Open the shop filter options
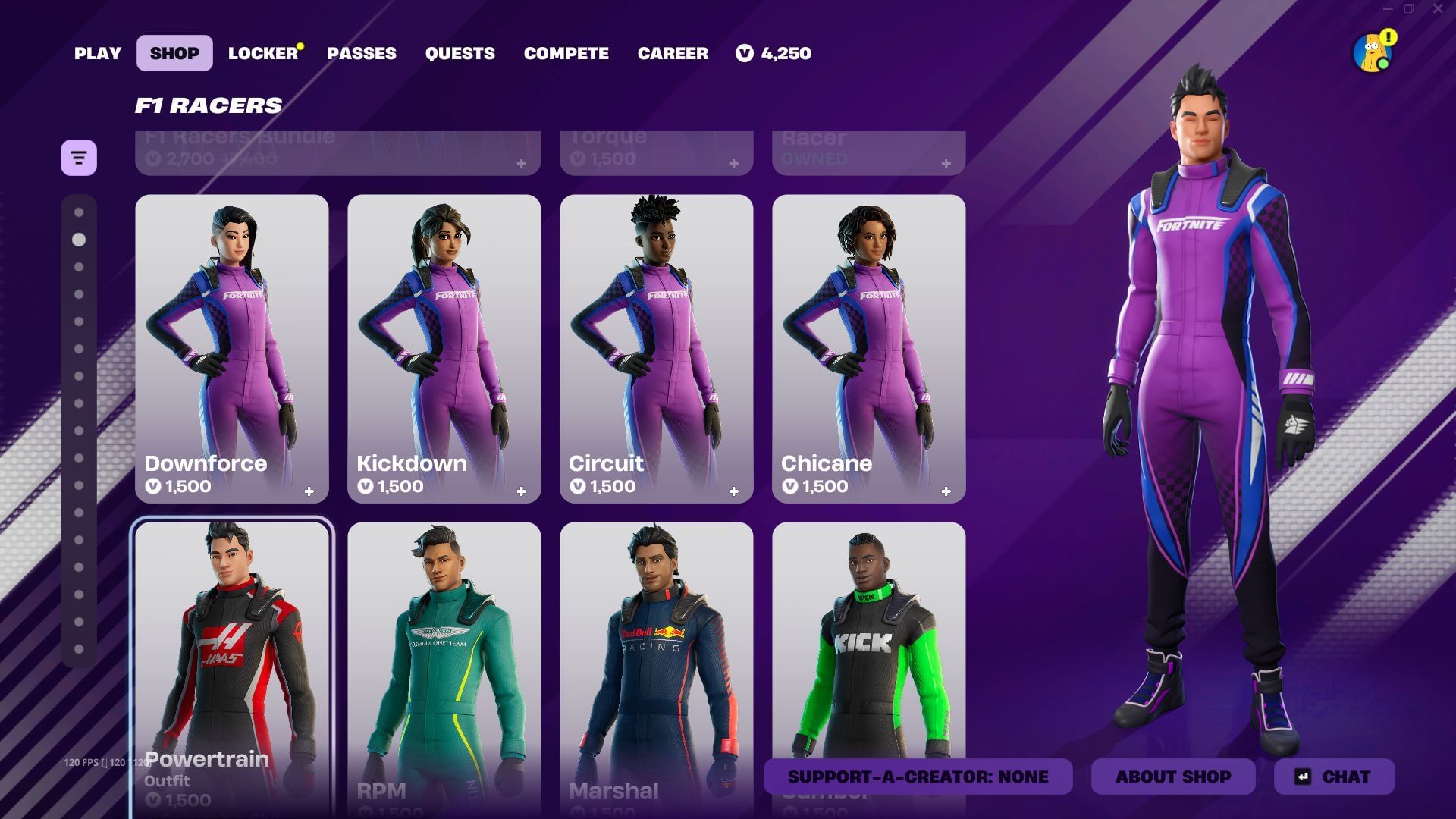 click(79, 157)
